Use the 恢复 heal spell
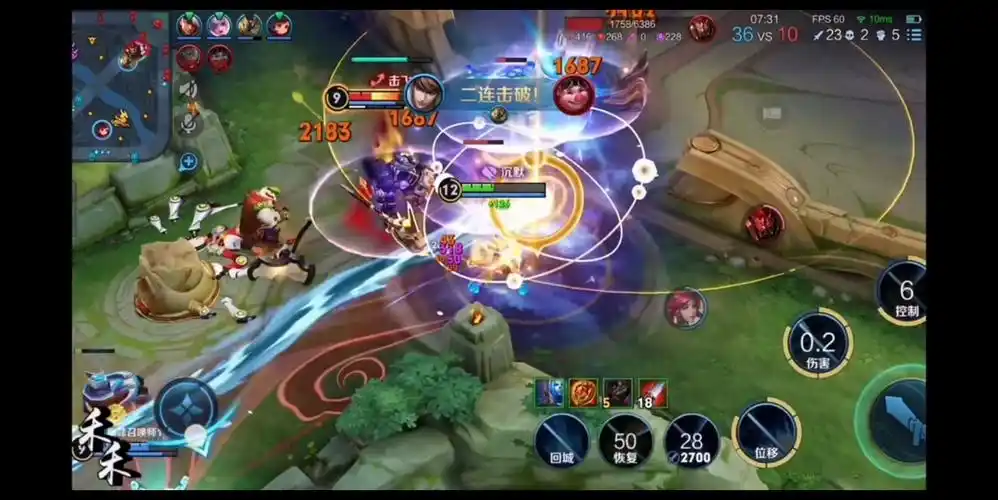 (626, 441)
